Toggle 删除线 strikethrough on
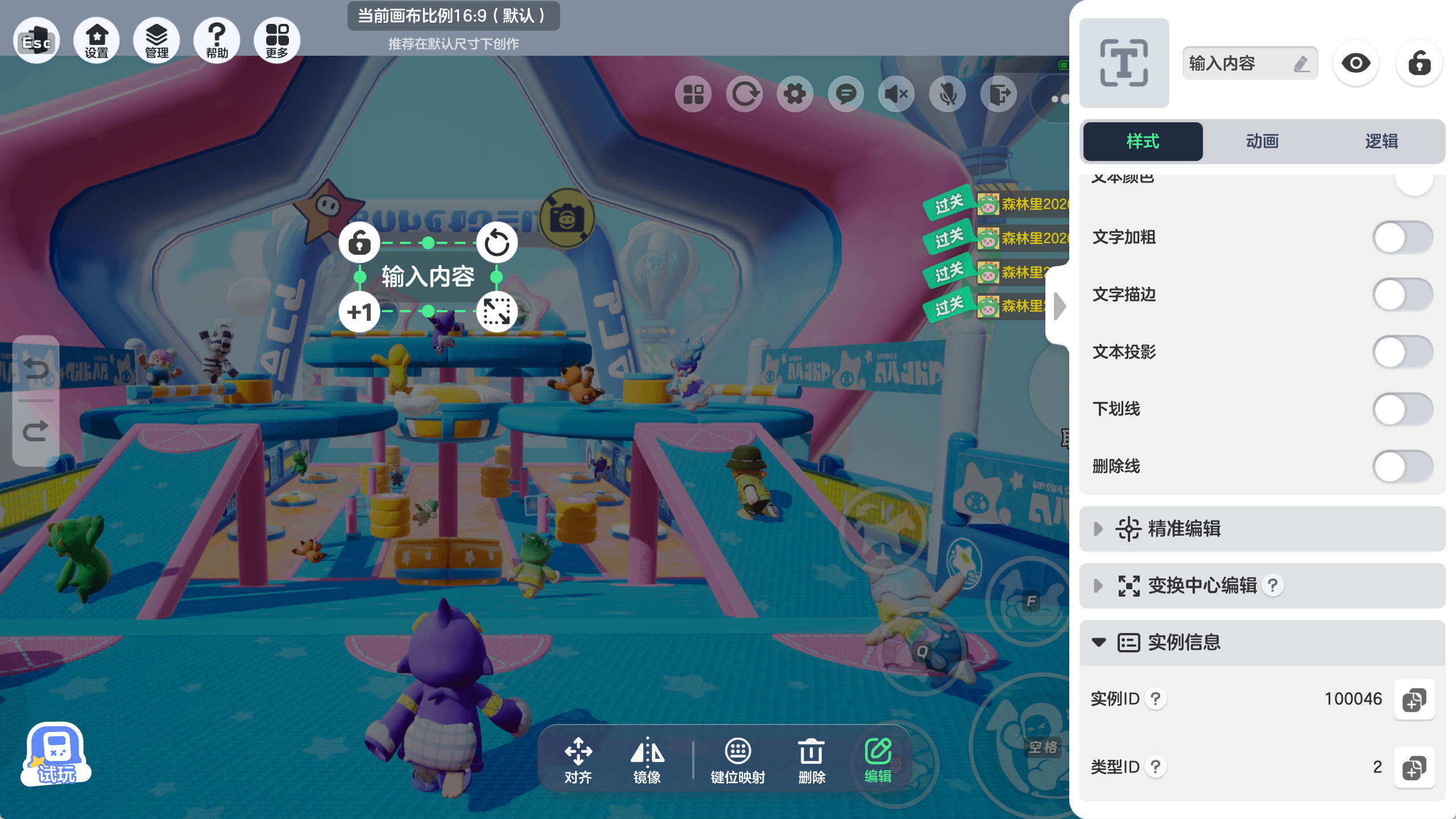The image size is (1456, 819). coord(1402,466)
